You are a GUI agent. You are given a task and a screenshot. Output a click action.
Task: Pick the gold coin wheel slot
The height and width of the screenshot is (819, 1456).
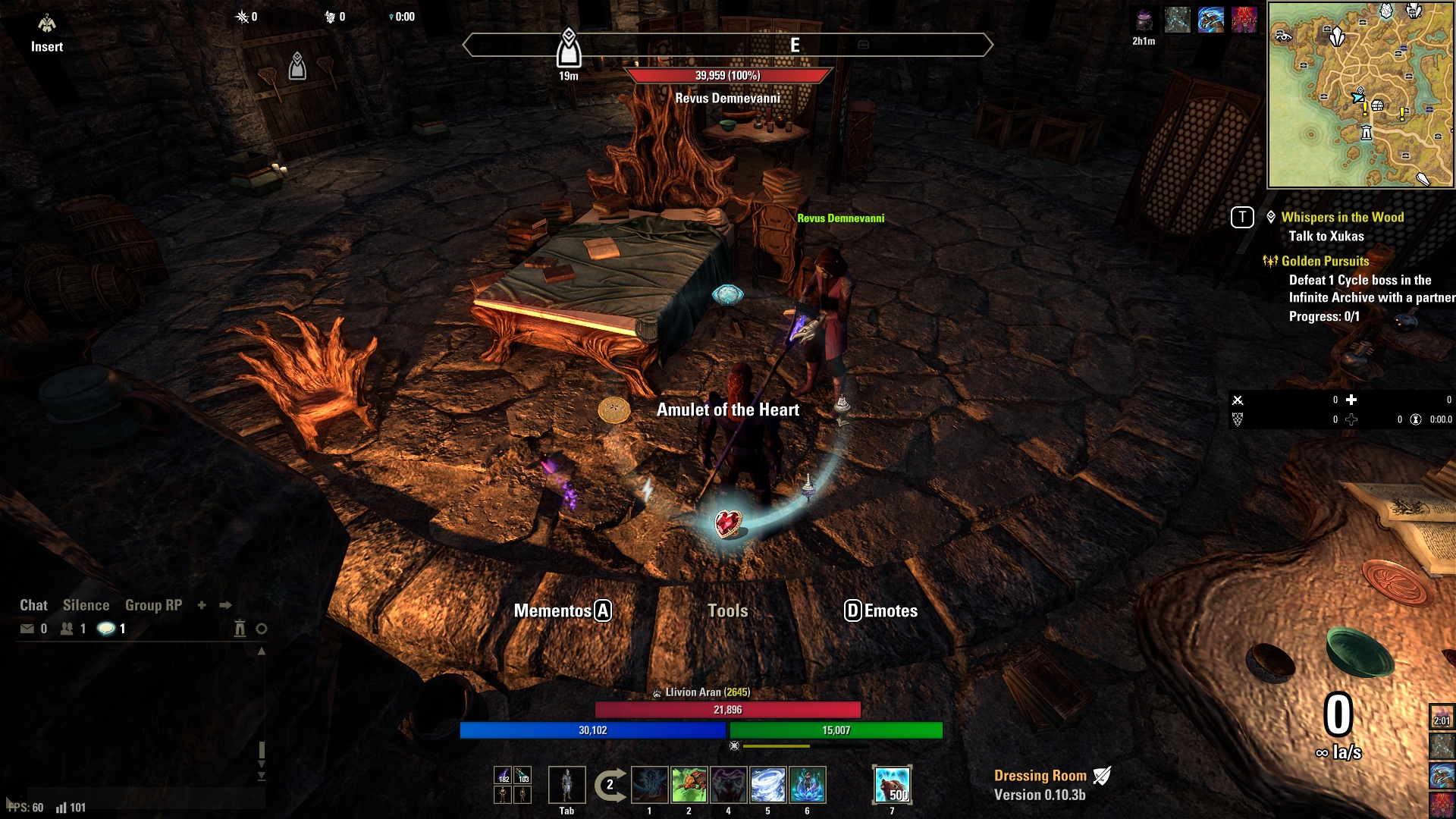click(614, 410)
